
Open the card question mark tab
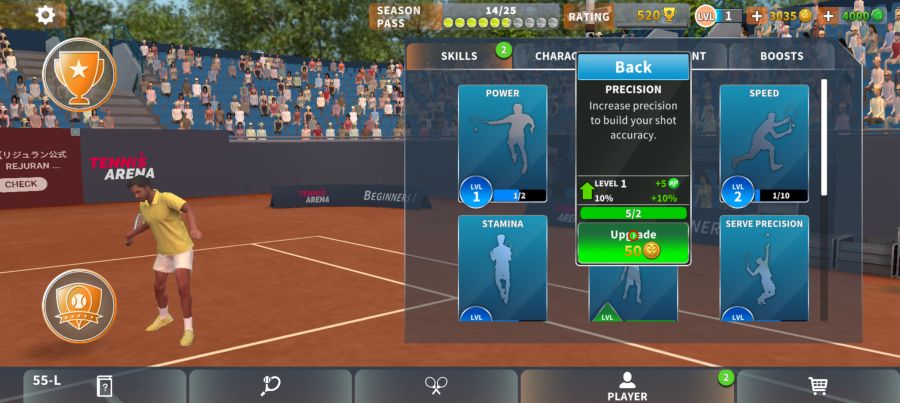pos(104,386)
